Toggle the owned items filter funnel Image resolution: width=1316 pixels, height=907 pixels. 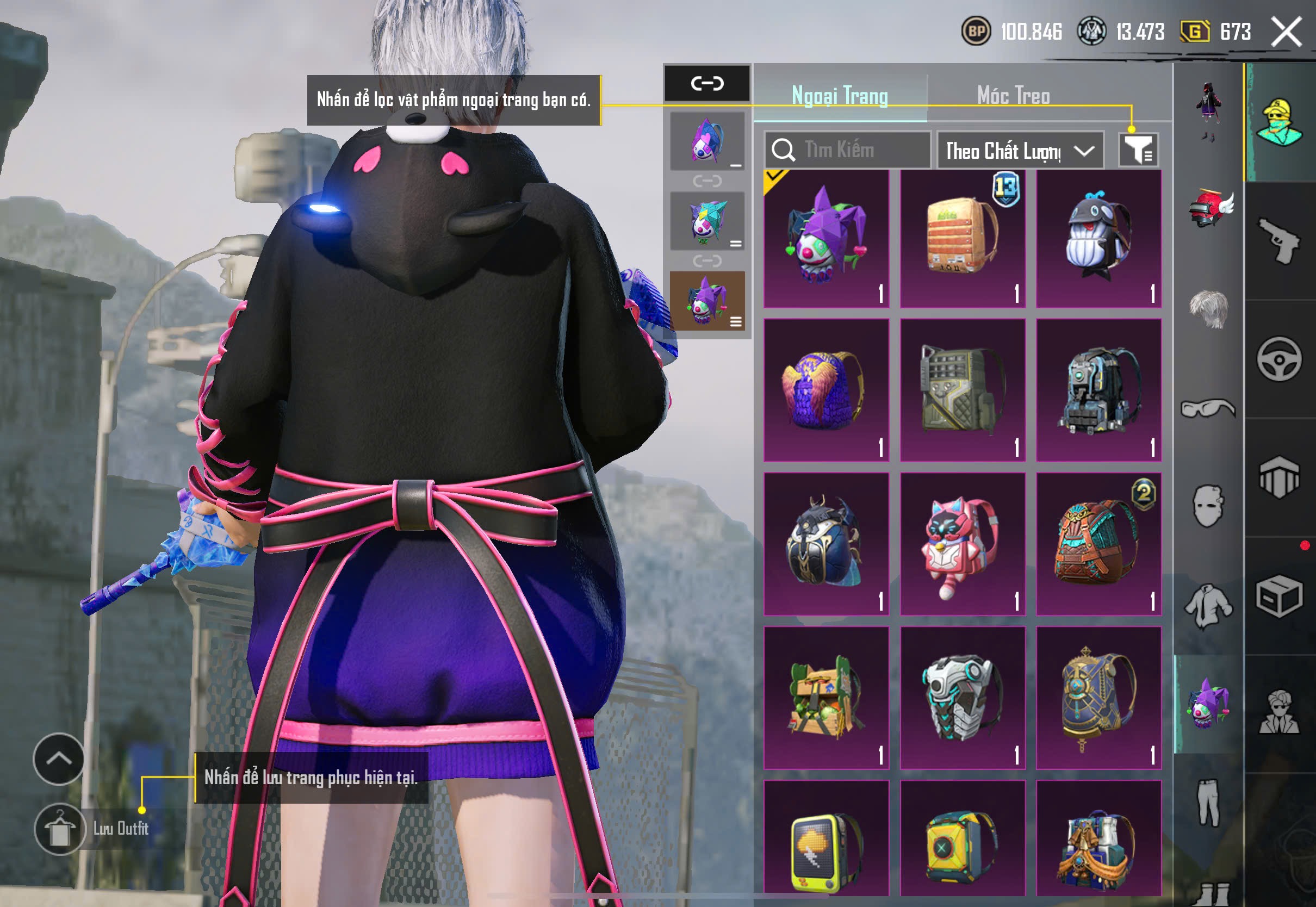(1138, 150)
